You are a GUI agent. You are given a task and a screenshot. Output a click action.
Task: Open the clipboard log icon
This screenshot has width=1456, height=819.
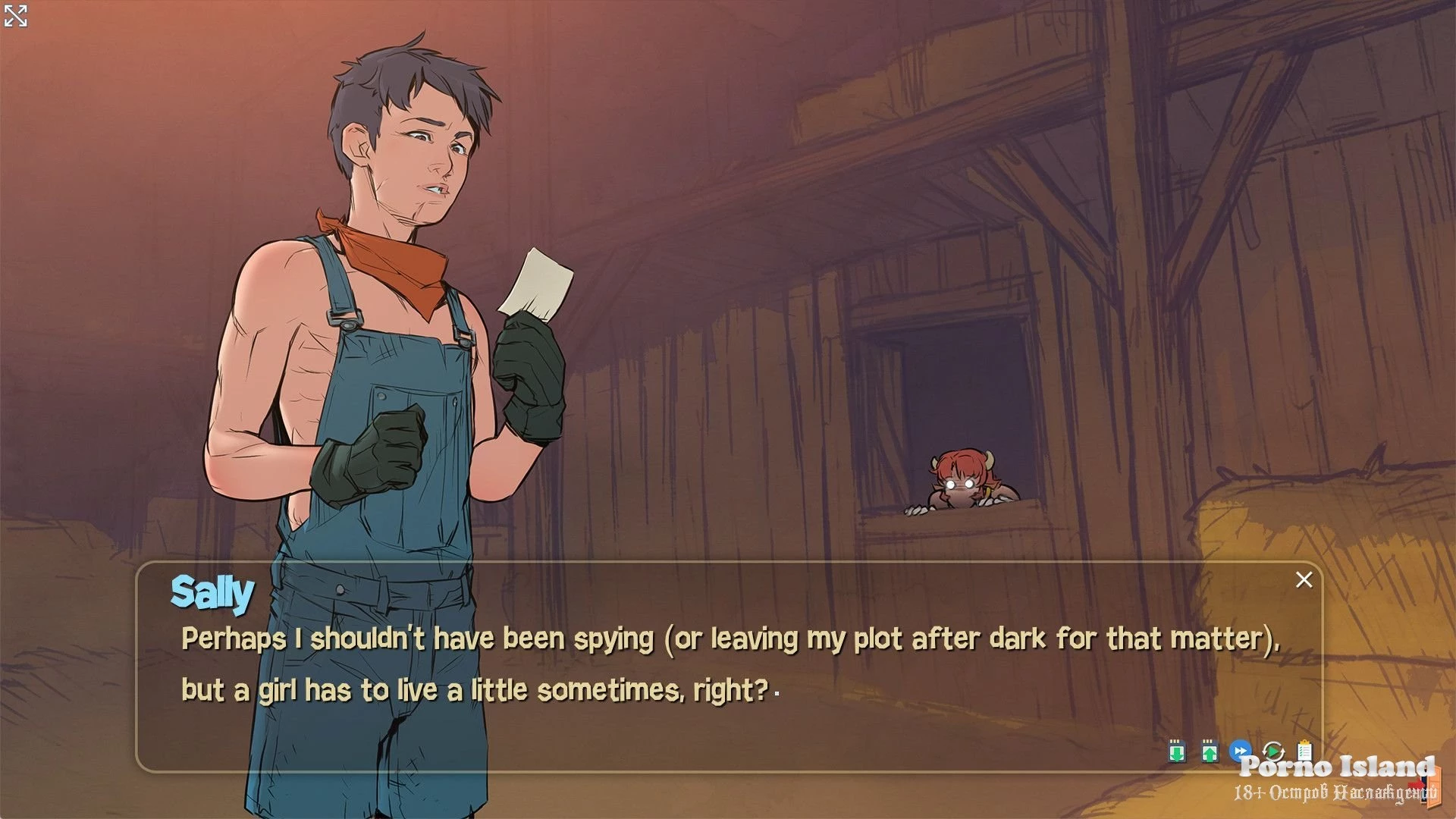(x=1304, y=751)
